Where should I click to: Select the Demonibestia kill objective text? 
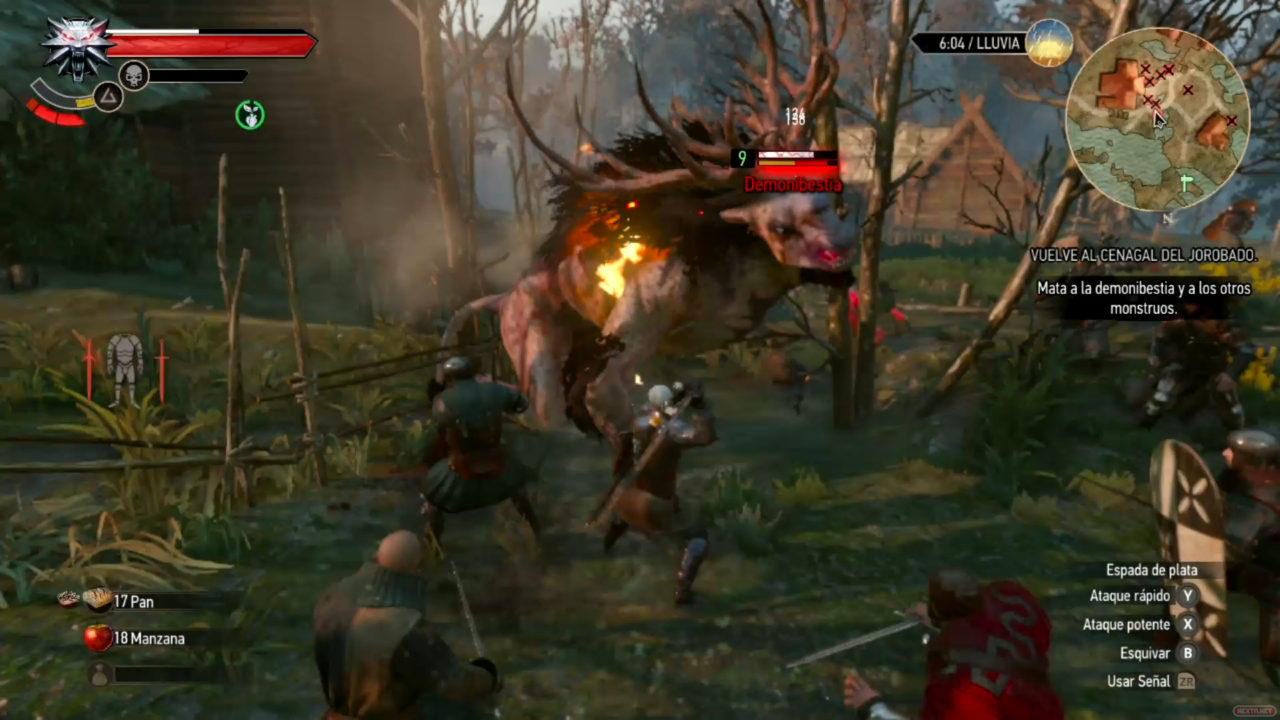point(1145,298)
